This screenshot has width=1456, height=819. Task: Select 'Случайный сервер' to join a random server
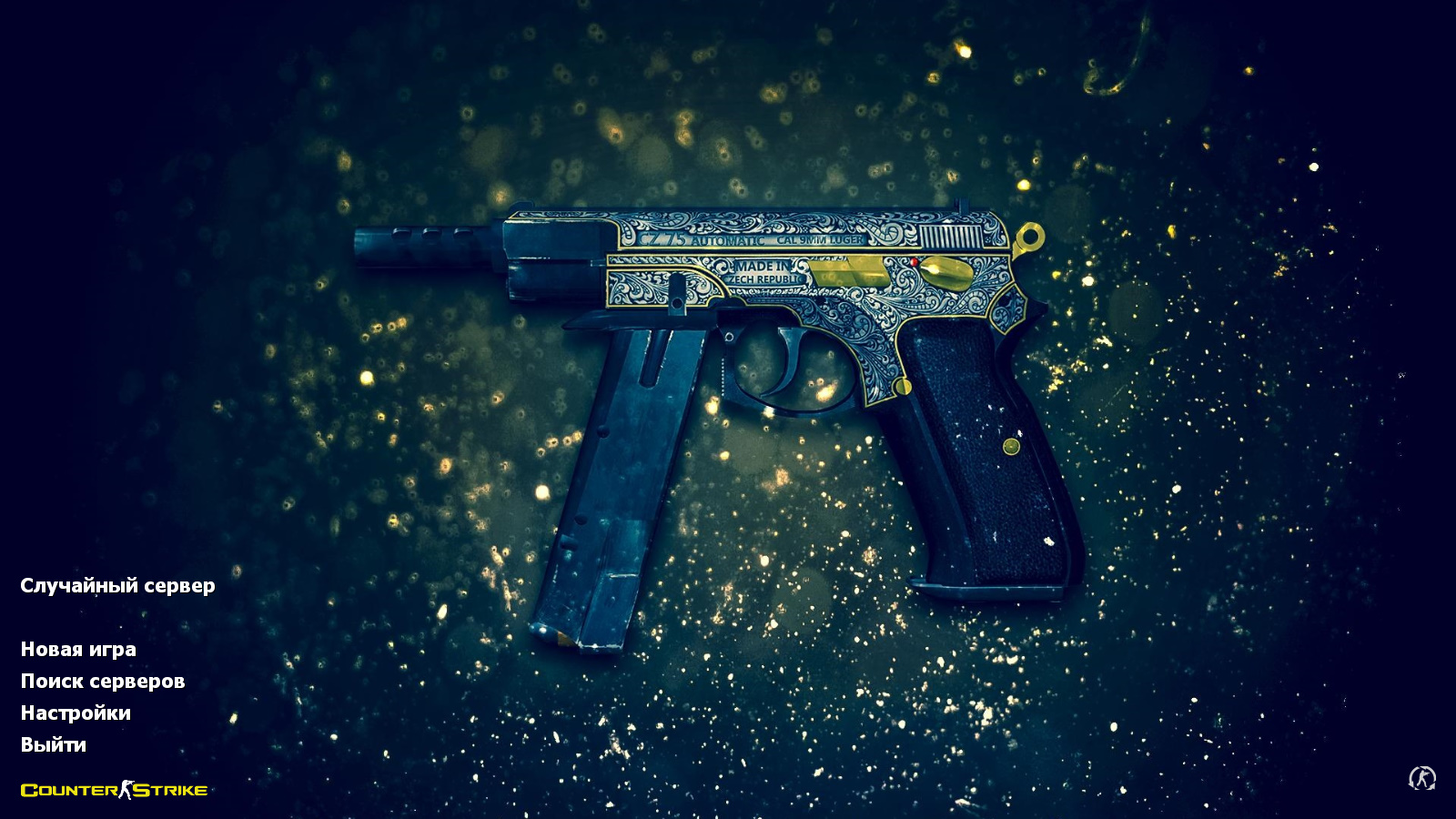coord(116,587)
